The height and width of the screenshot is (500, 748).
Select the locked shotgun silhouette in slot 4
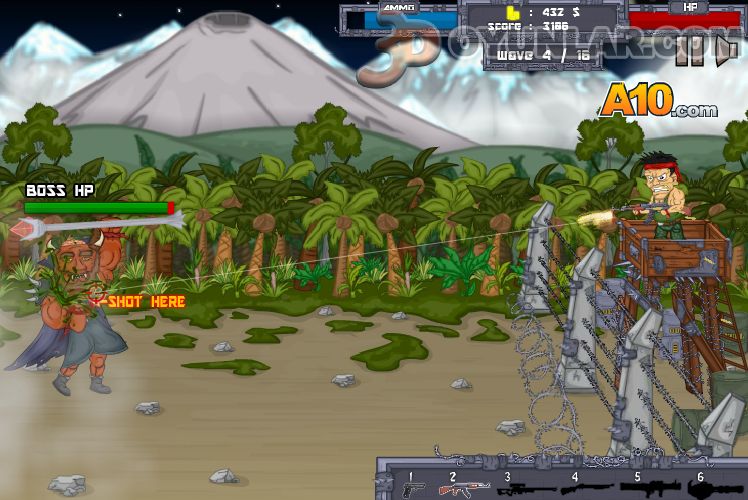[x=579, y=488]
